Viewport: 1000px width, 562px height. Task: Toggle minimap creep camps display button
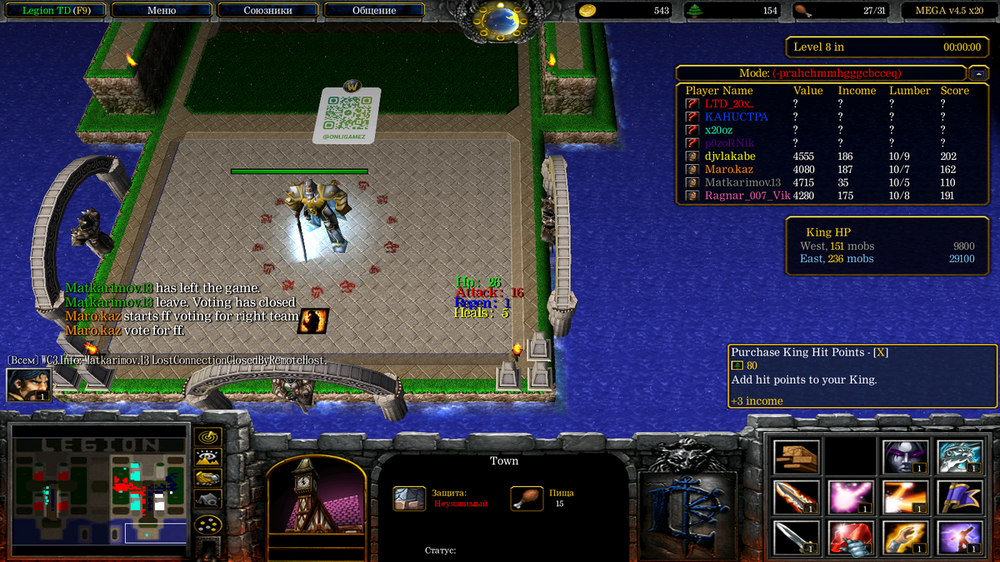tap(208, 500)
